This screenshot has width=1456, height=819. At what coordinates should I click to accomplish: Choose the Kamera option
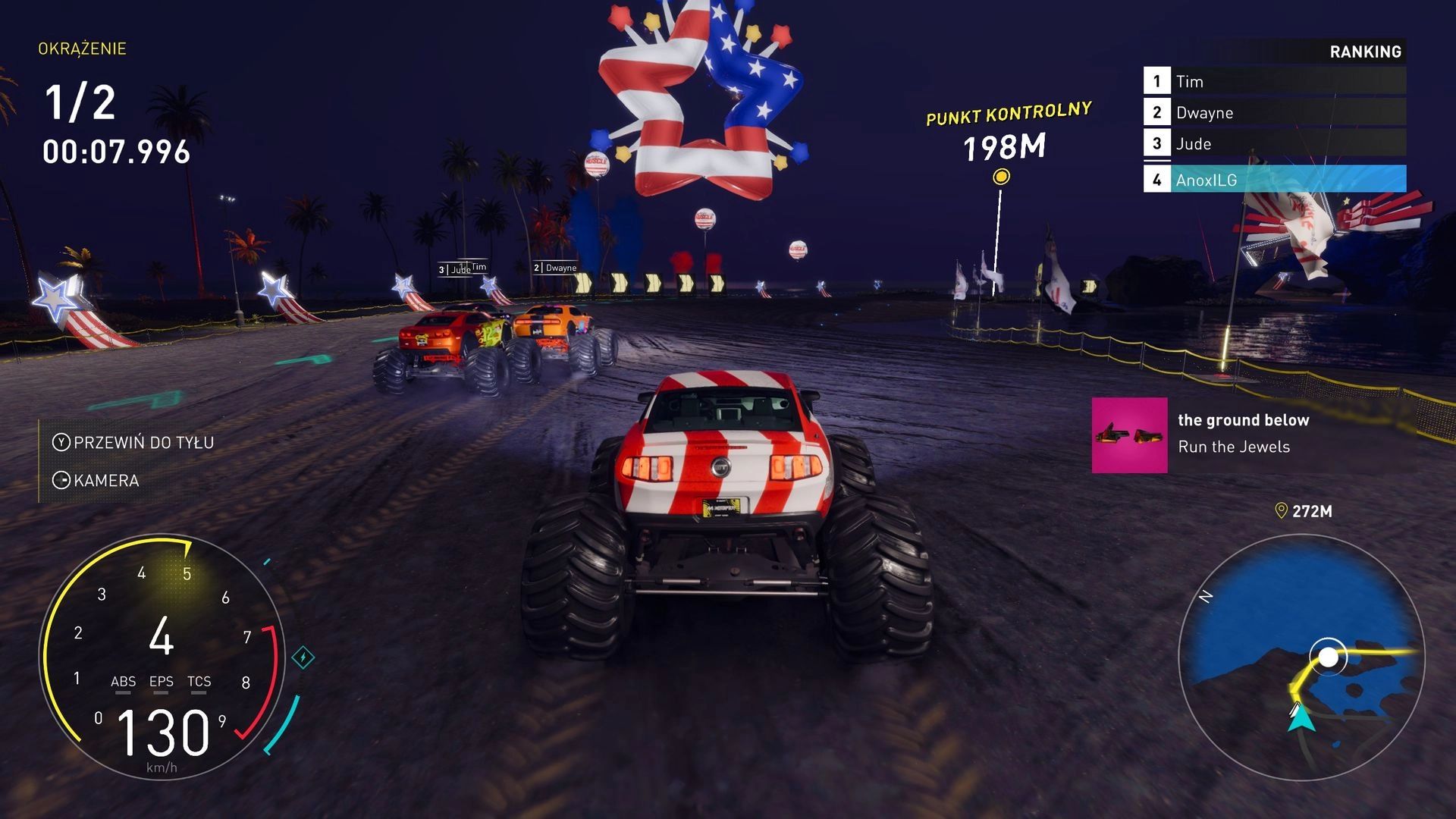[96, 480]
